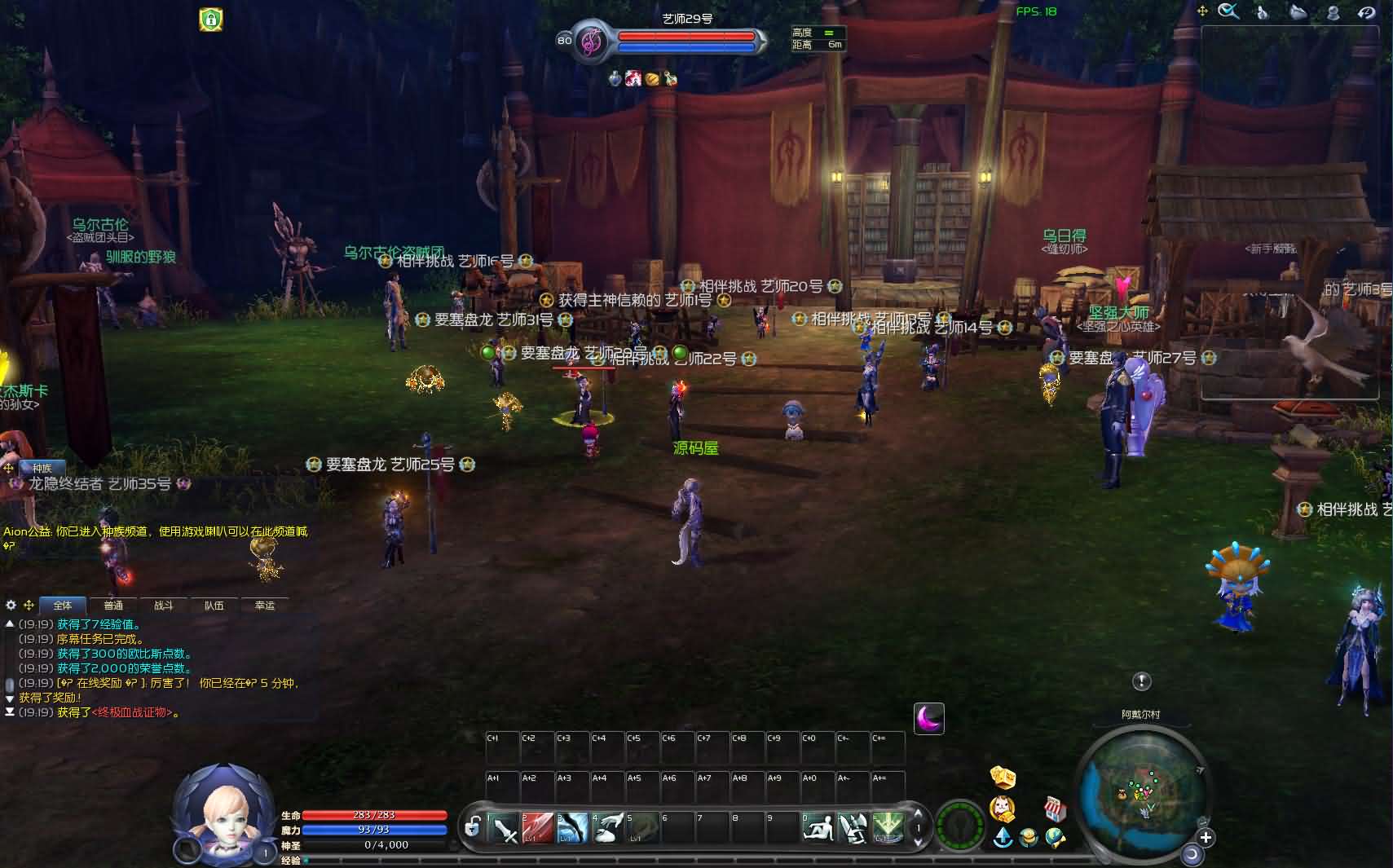Click the minimap's plus zoom button
1393x868 pixels.
pos(1206,837)
